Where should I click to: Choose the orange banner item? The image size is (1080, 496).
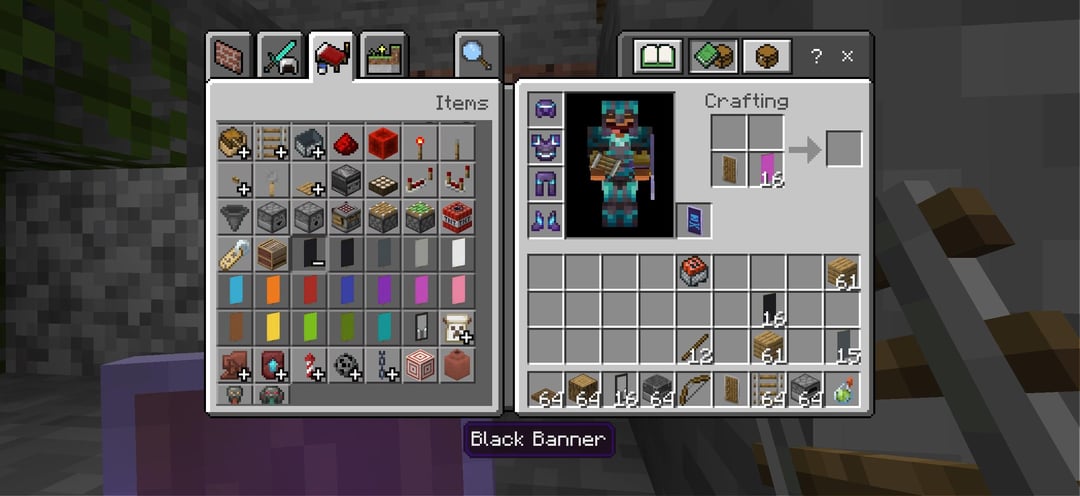272,290
